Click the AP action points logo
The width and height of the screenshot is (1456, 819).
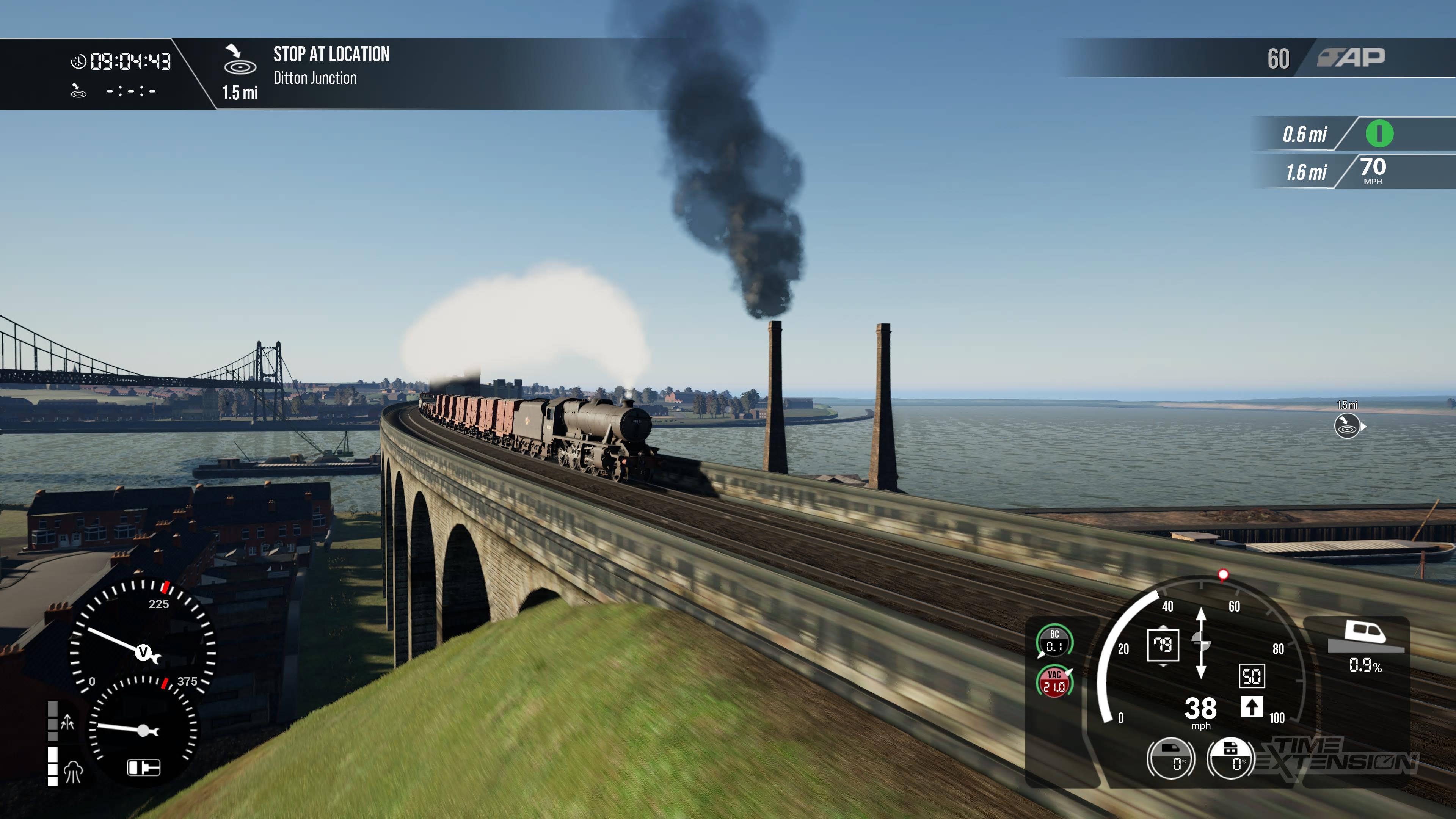(1351, 57)
